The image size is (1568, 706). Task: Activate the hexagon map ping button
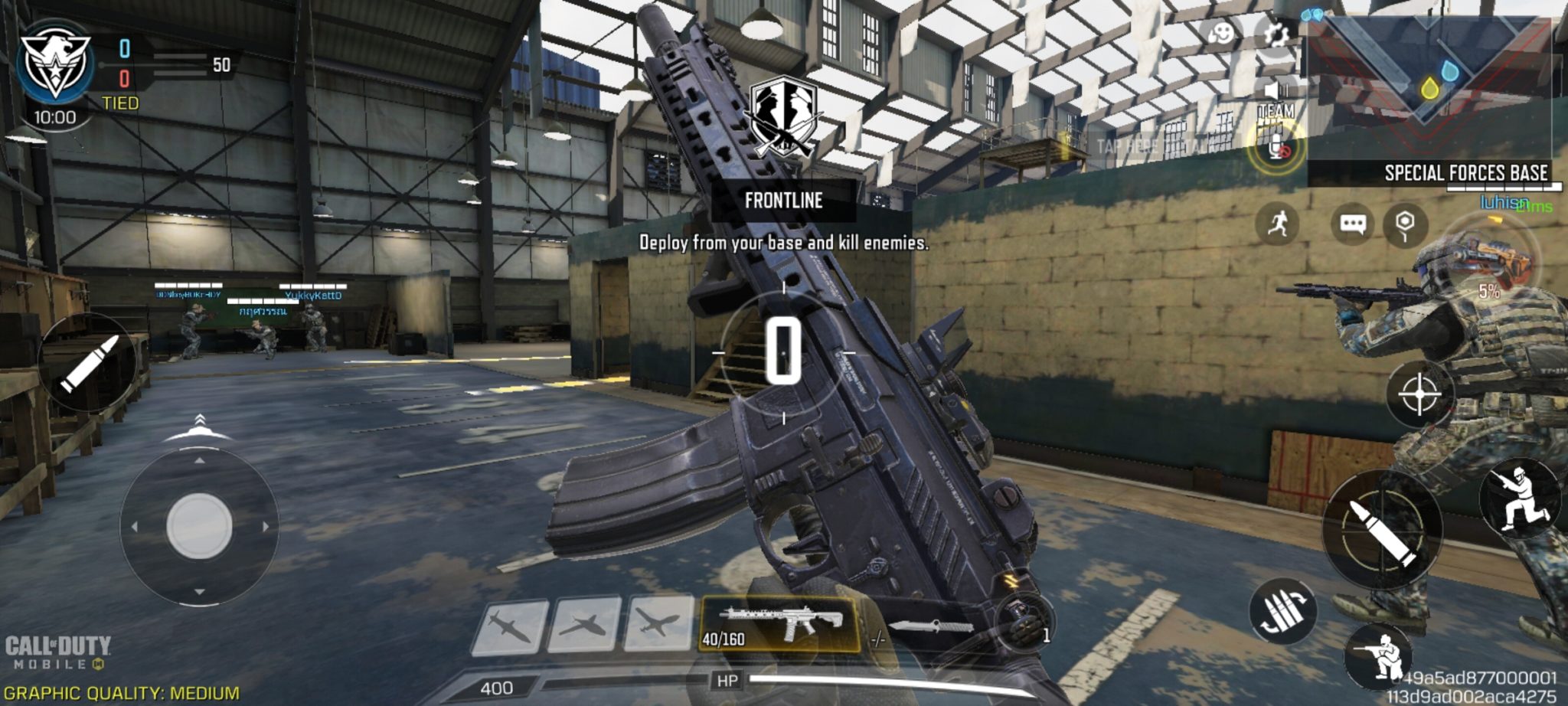tap(1405, 224)
